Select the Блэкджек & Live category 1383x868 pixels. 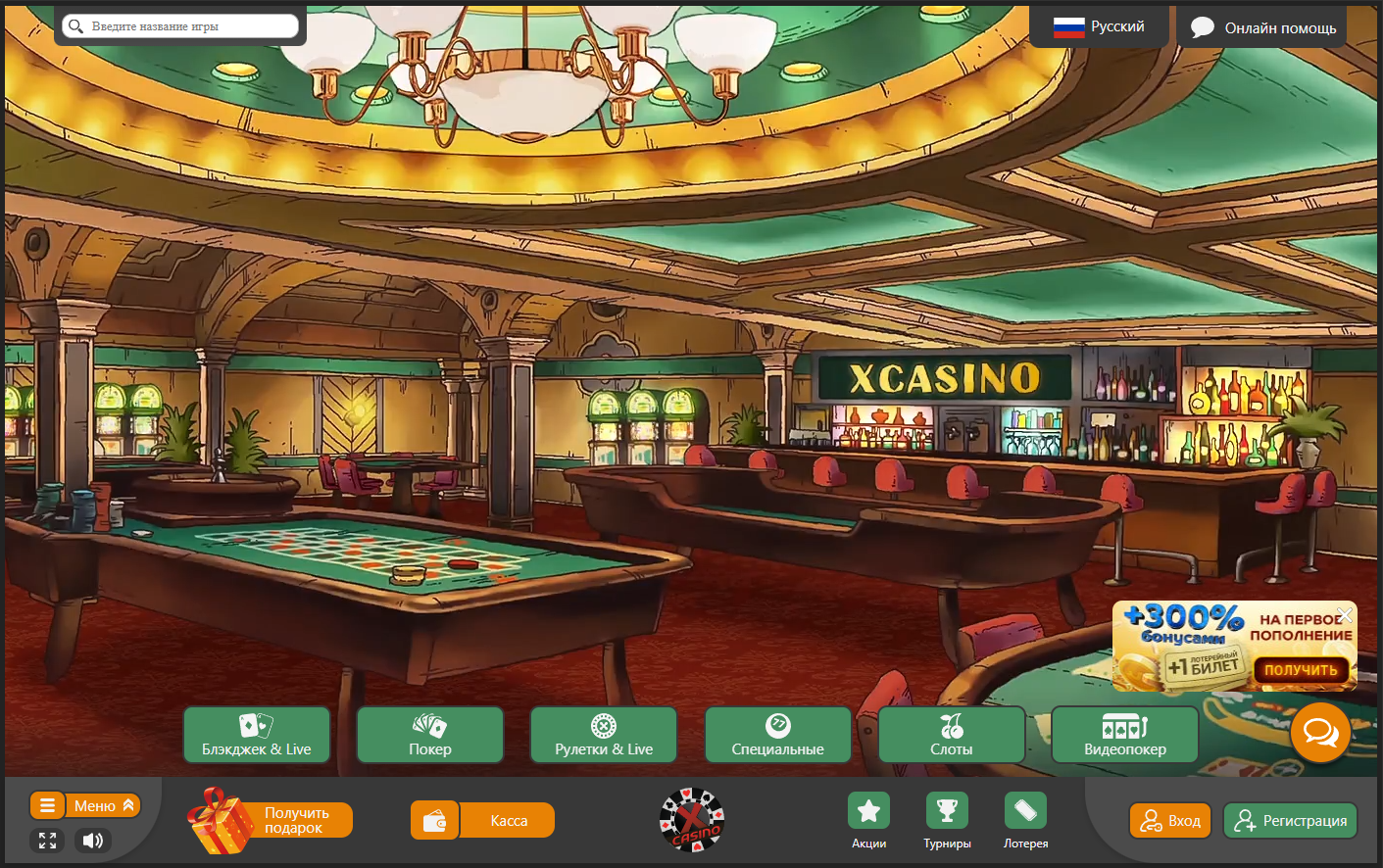[257, 735]
